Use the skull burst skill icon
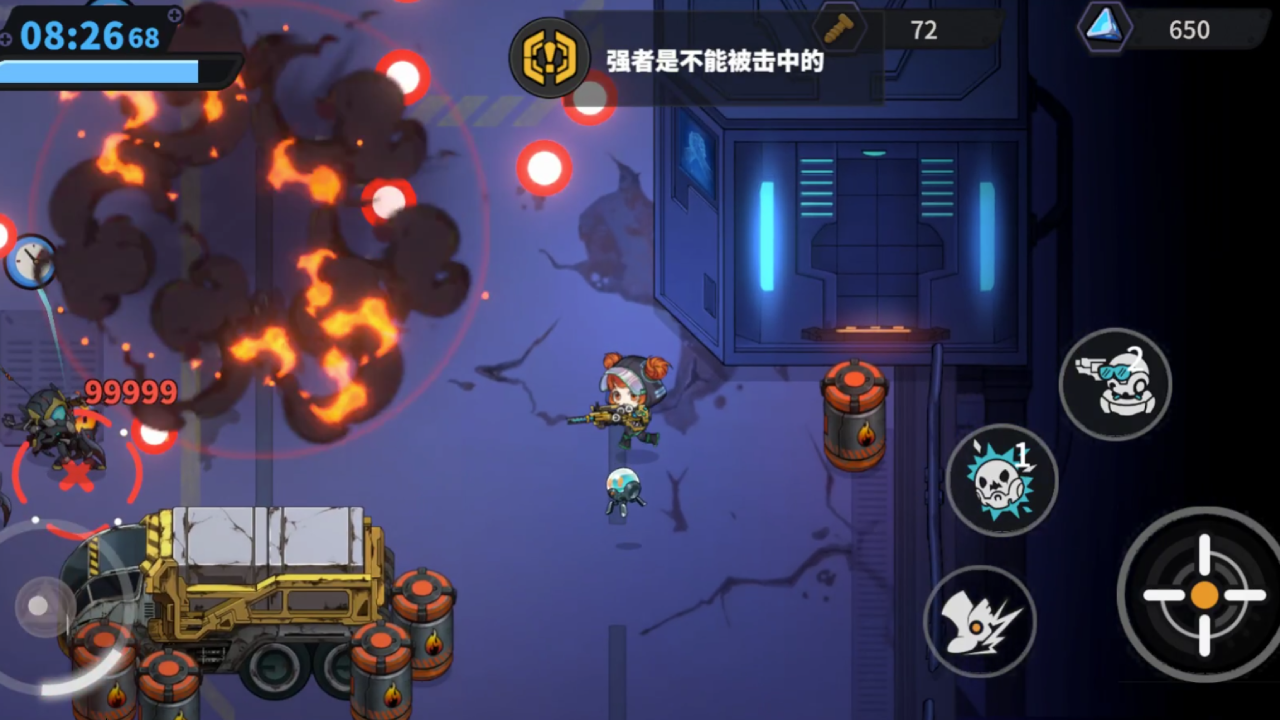Screen dimensions: 1280x720 pyautogui.click(x=1001, y=480)
